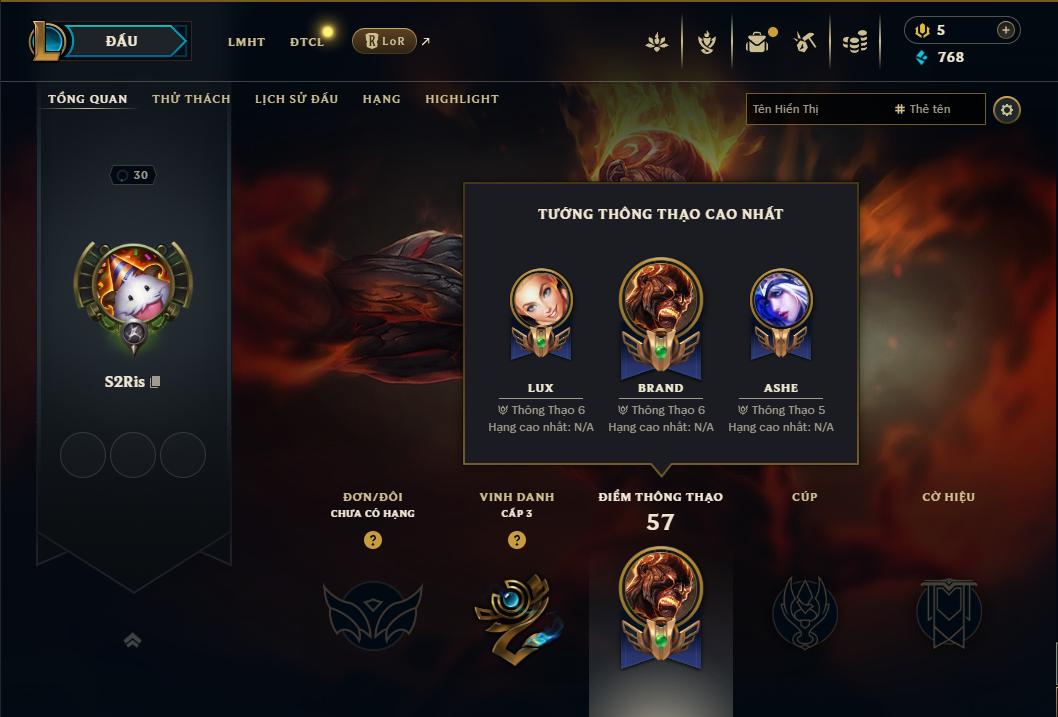Open the crafting hammer icon
The image size is (1058, 717).
coord(805,42)
